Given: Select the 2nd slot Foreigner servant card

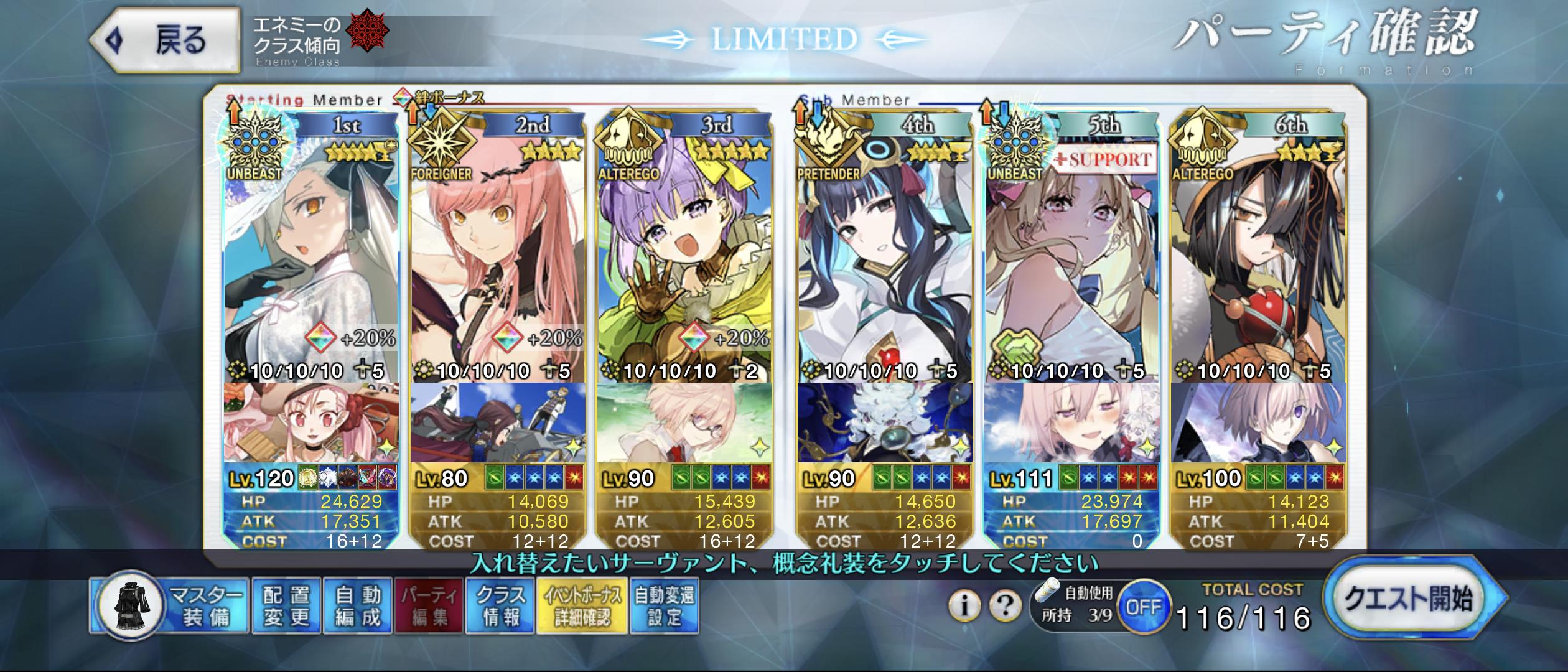Looking at the screenshot, I should click(498, 249).
